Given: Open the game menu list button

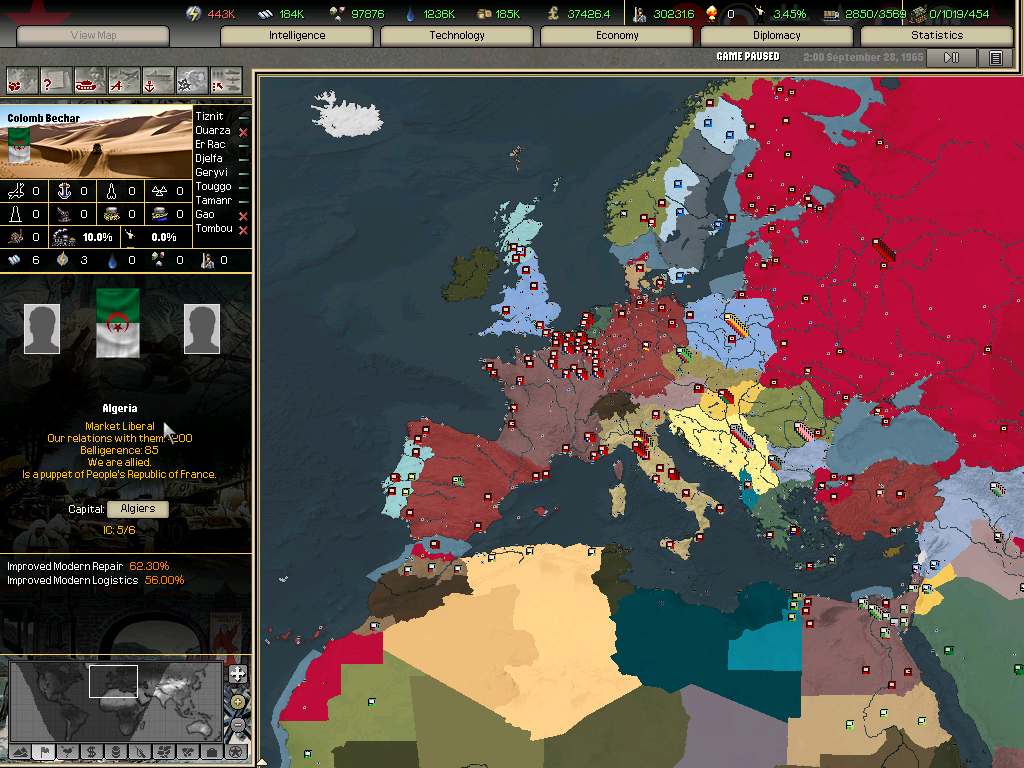Looking at the screenshot, I should click(x=996, y=58).
